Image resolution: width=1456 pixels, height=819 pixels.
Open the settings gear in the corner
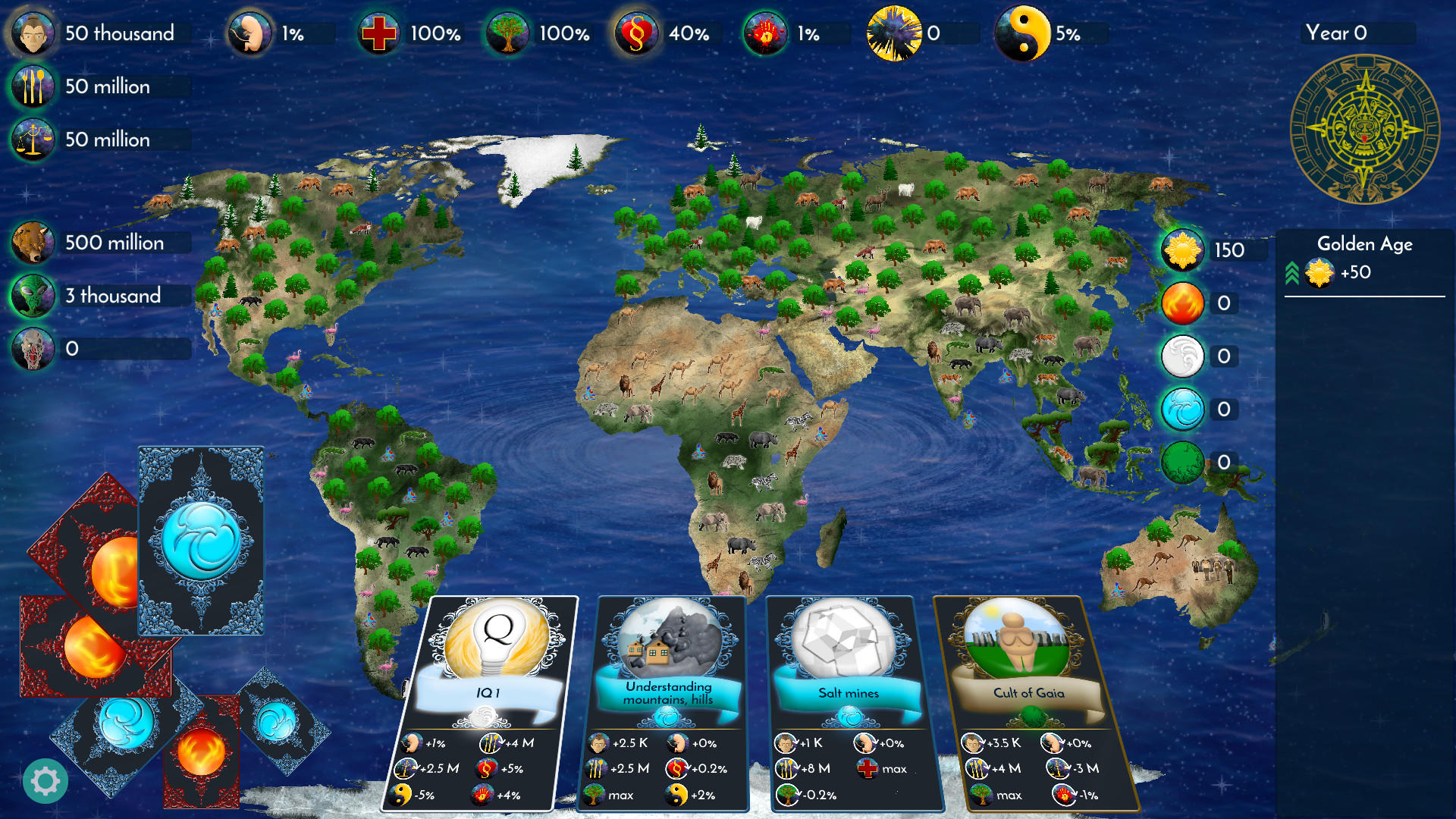pyautogui.click(x=45, y=780)
